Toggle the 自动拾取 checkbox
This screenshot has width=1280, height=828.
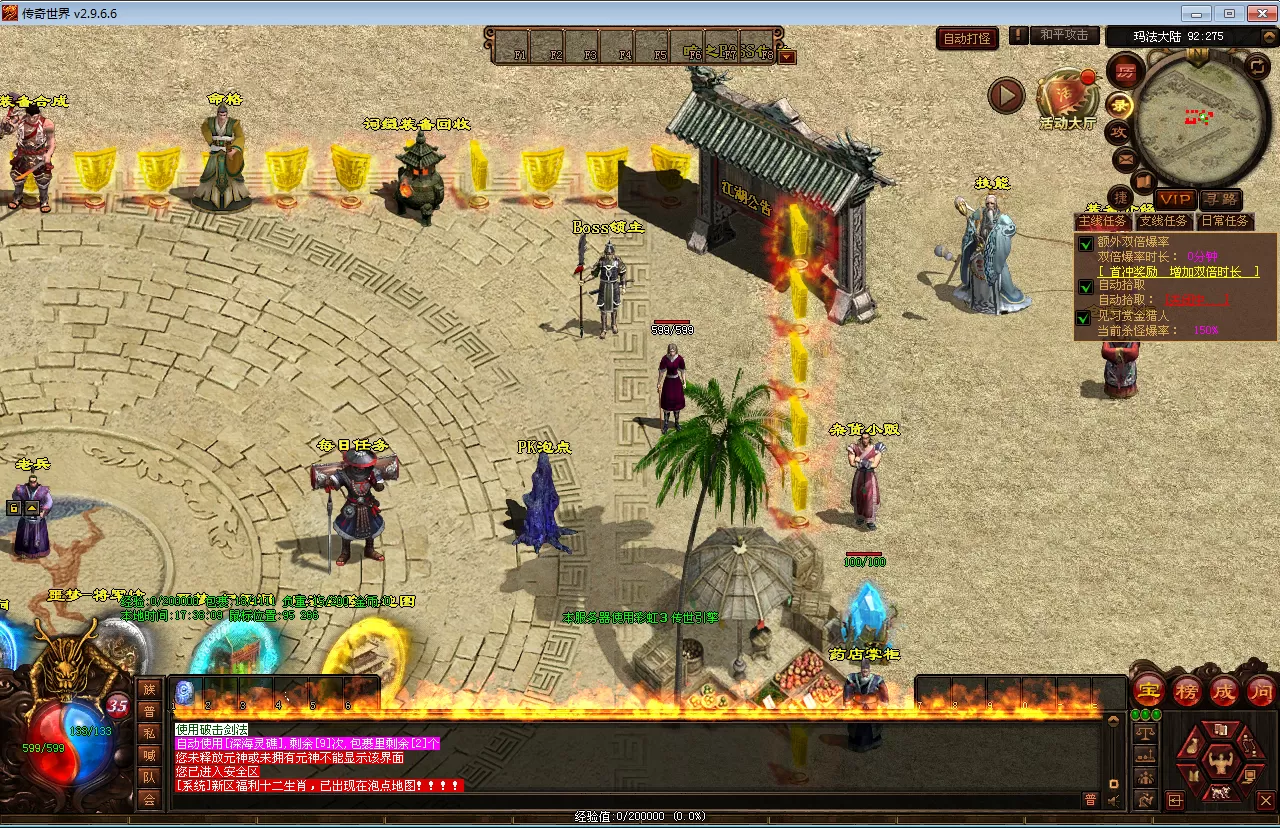point(1085,286)
